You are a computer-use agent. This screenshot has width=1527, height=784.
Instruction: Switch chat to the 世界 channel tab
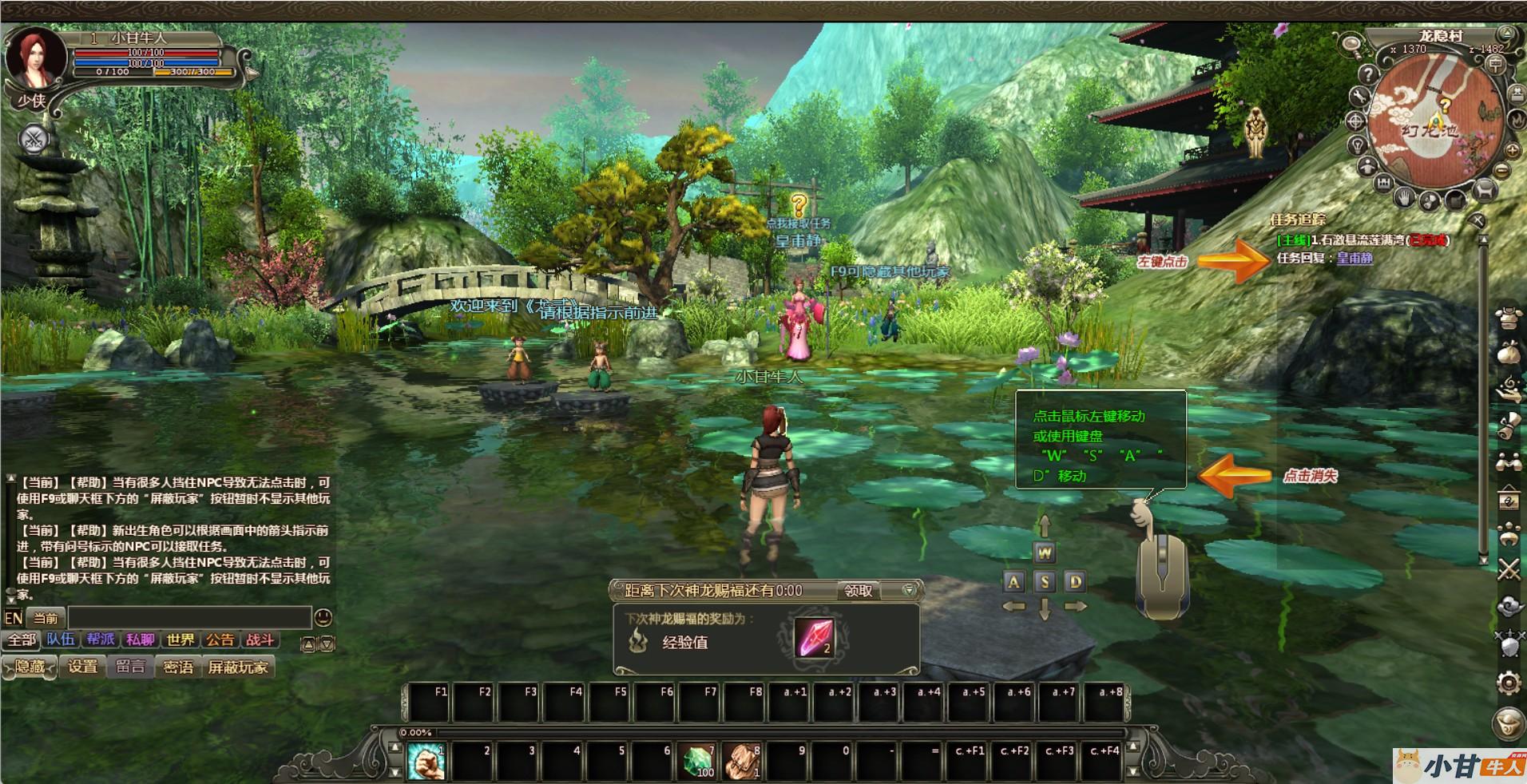[180, 639]
